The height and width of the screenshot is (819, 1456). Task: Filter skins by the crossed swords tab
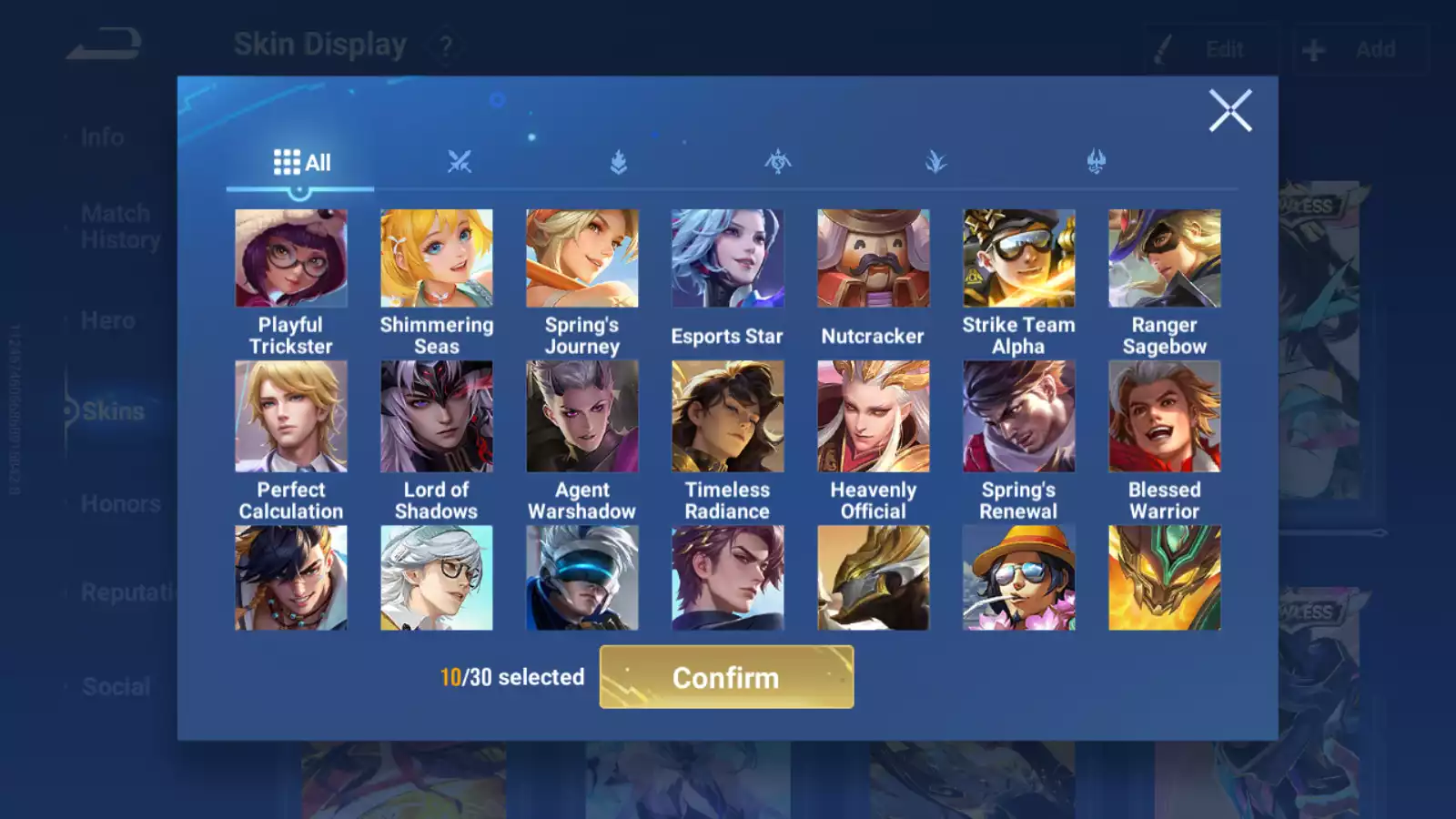[460, 163]
